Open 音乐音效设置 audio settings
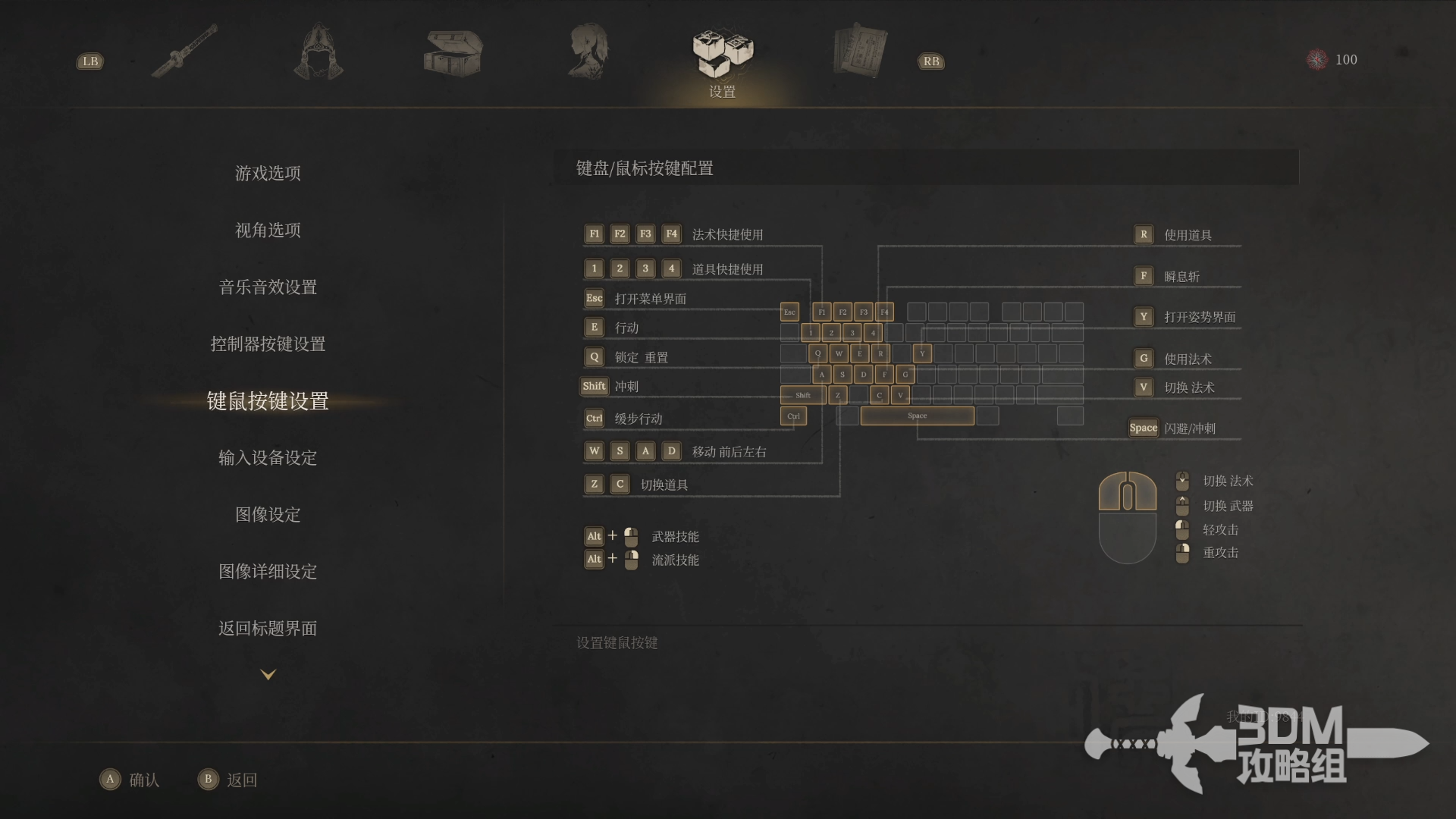 (x=268, y=287)
